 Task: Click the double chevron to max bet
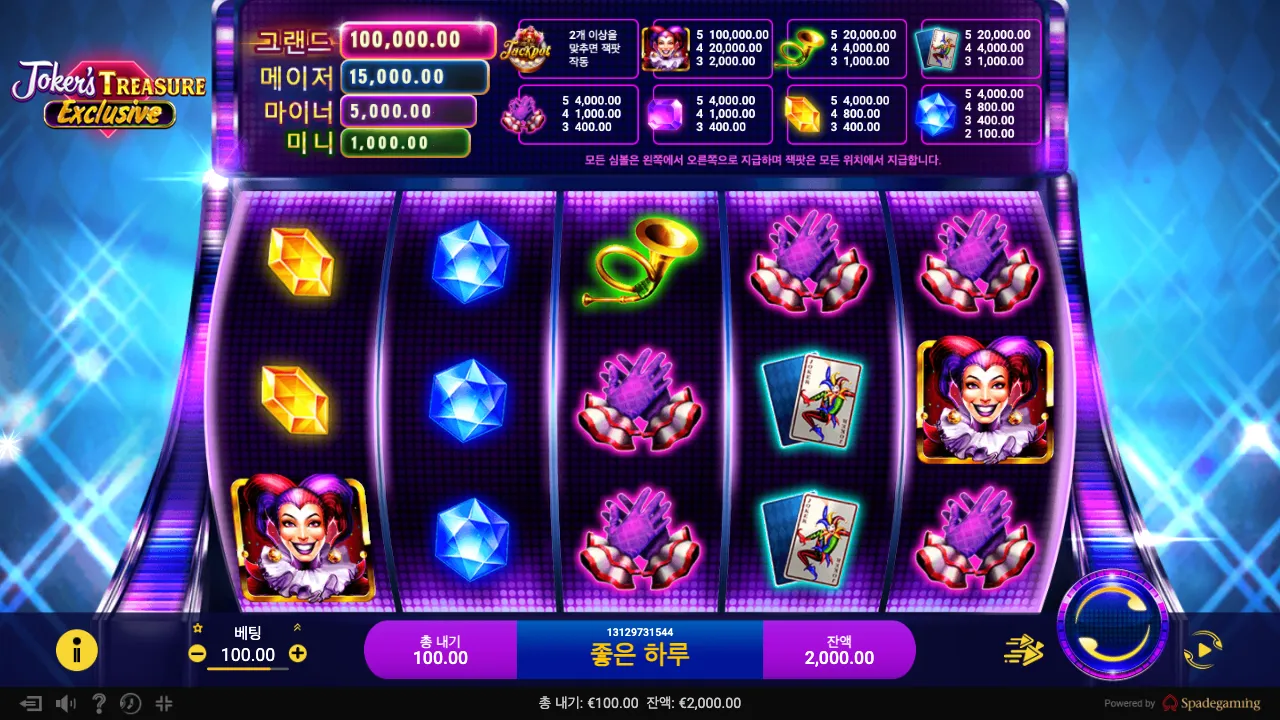coord(295,629)
